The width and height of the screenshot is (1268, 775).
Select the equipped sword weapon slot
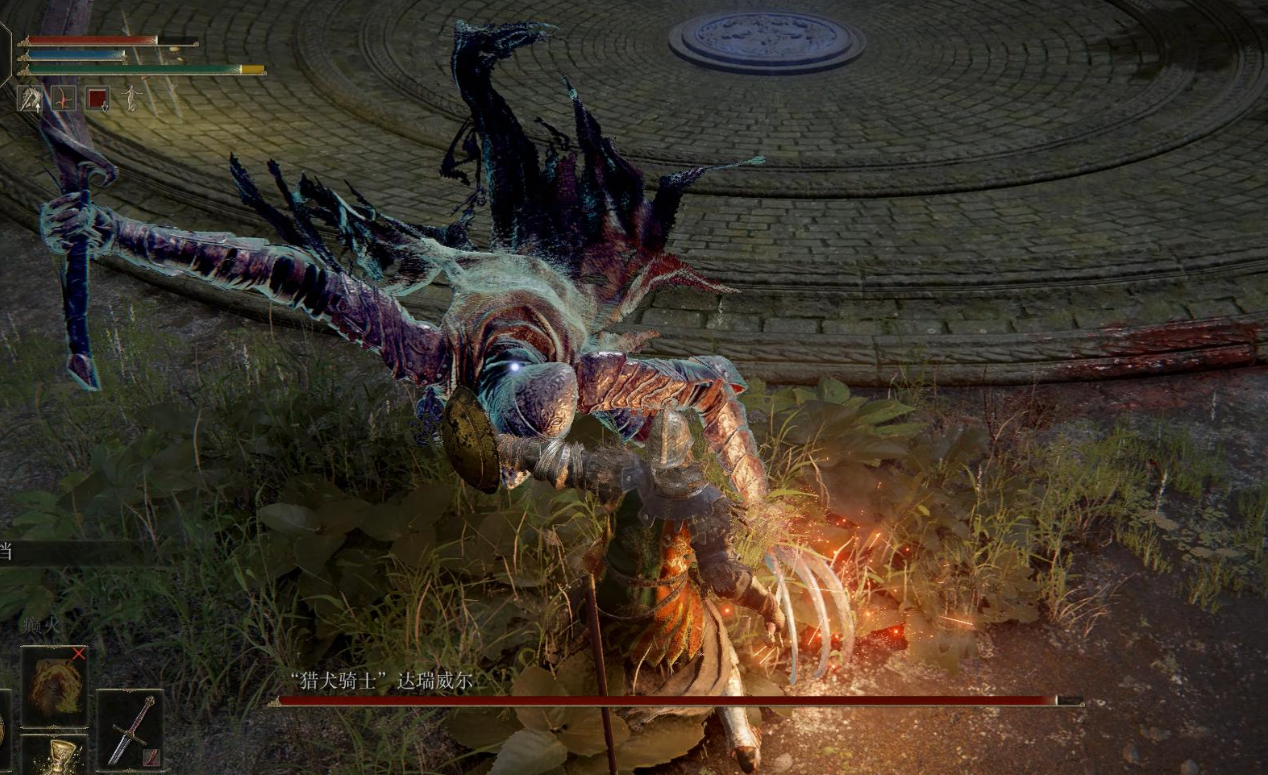130,729
